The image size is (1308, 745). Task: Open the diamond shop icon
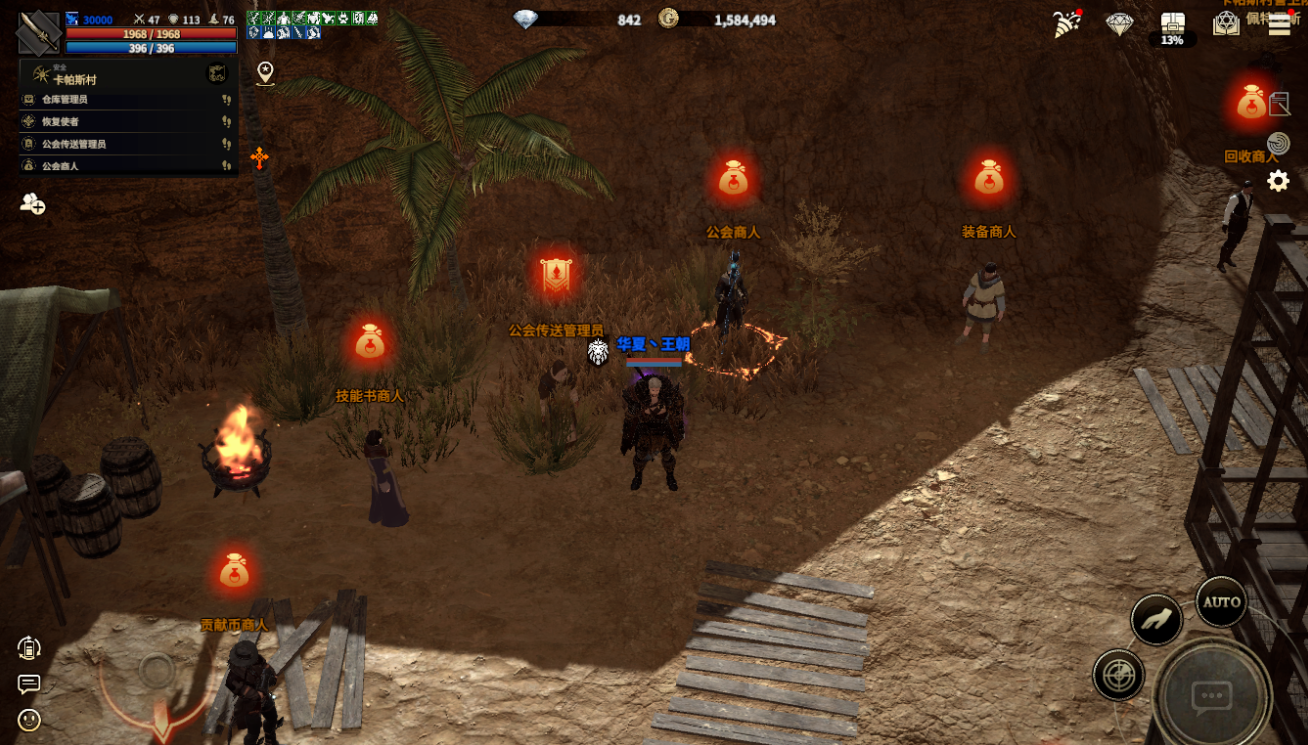click(x=1119, y=24)
